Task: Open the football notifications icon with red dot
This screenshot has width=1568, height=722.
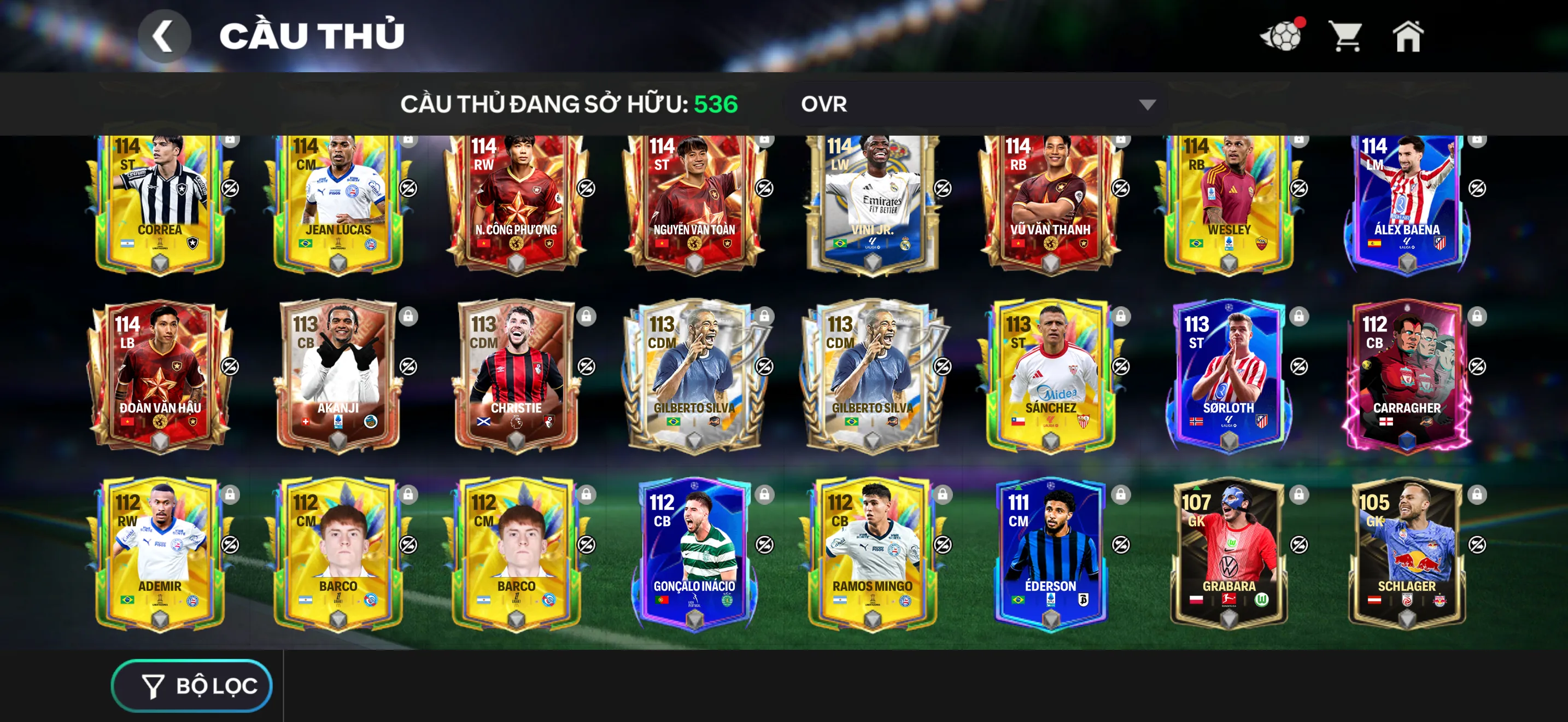Action: click(x=1282, y=38)
